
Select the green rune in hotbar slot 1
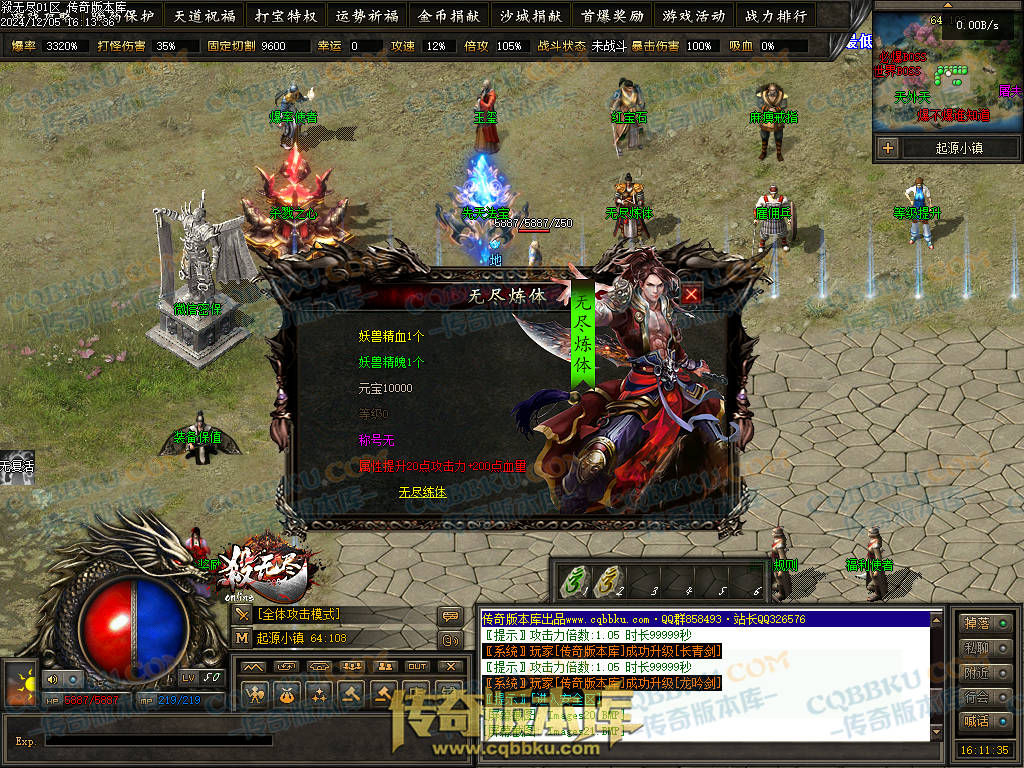coord(573,579)
